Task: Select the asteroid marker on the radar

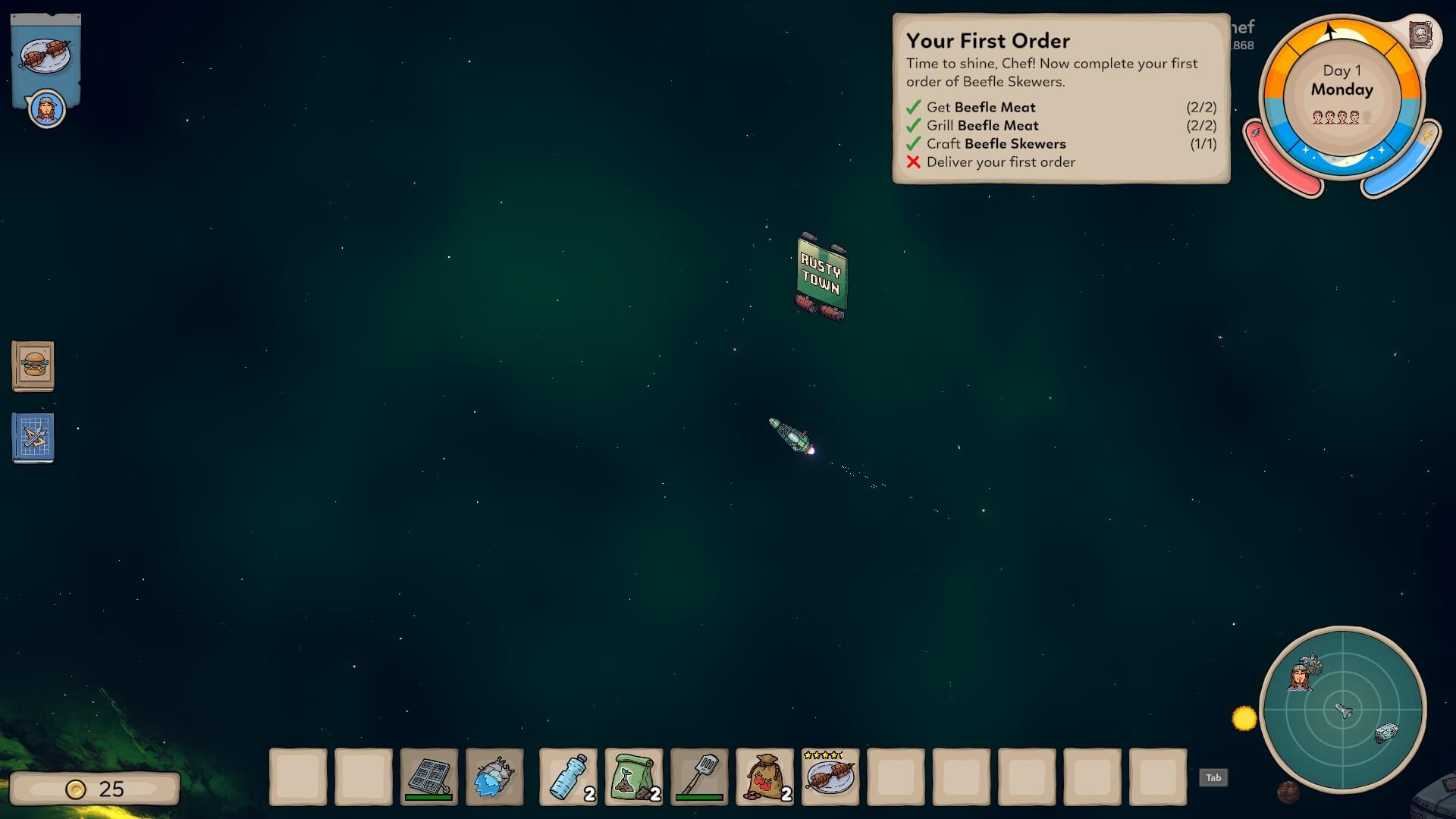Action: click(1386, 733)
